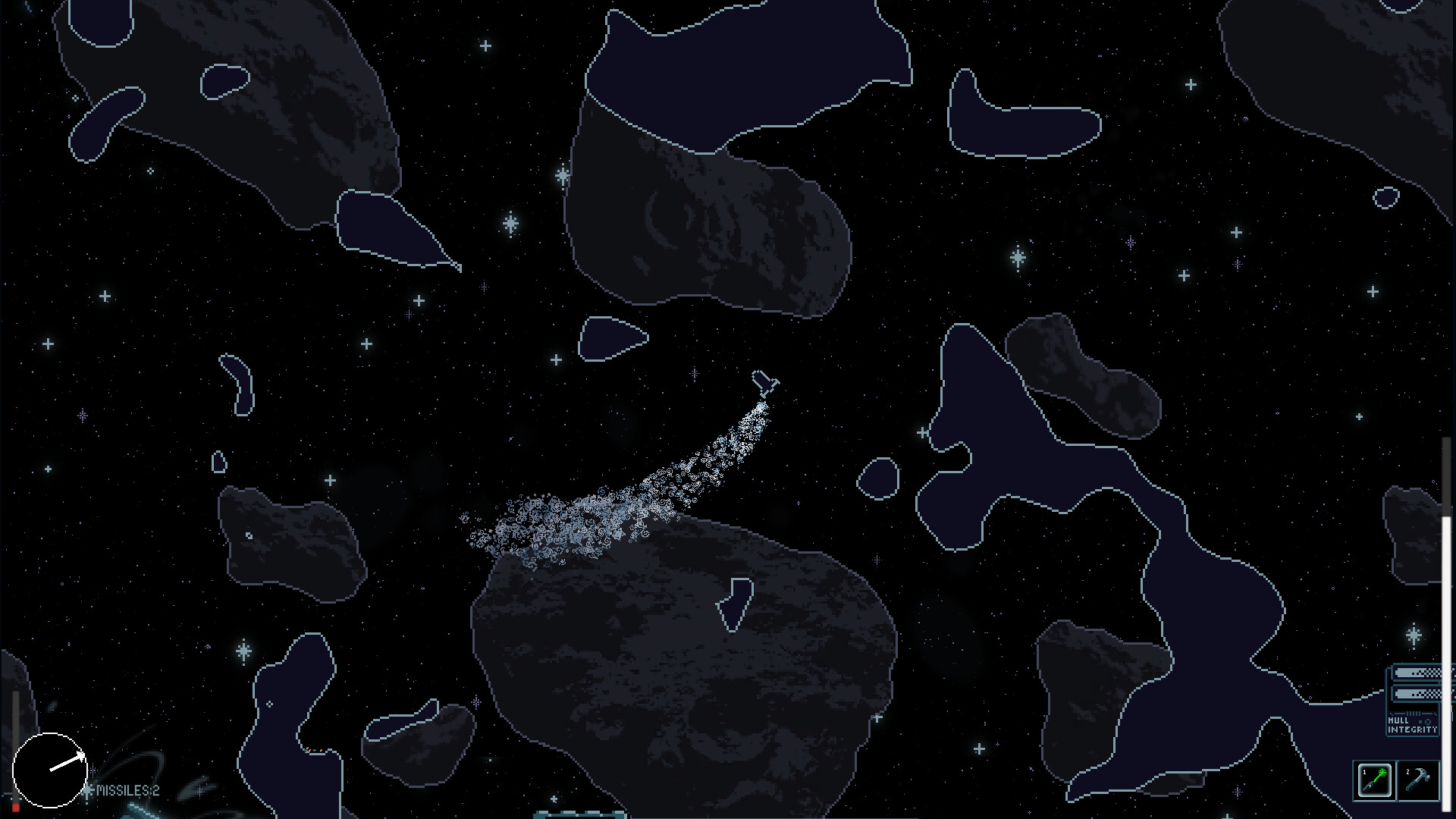Toggle the highlighted frame around hotbar slot 1
Viewport: 1456px width, 819px height.
click(1374, 780)
